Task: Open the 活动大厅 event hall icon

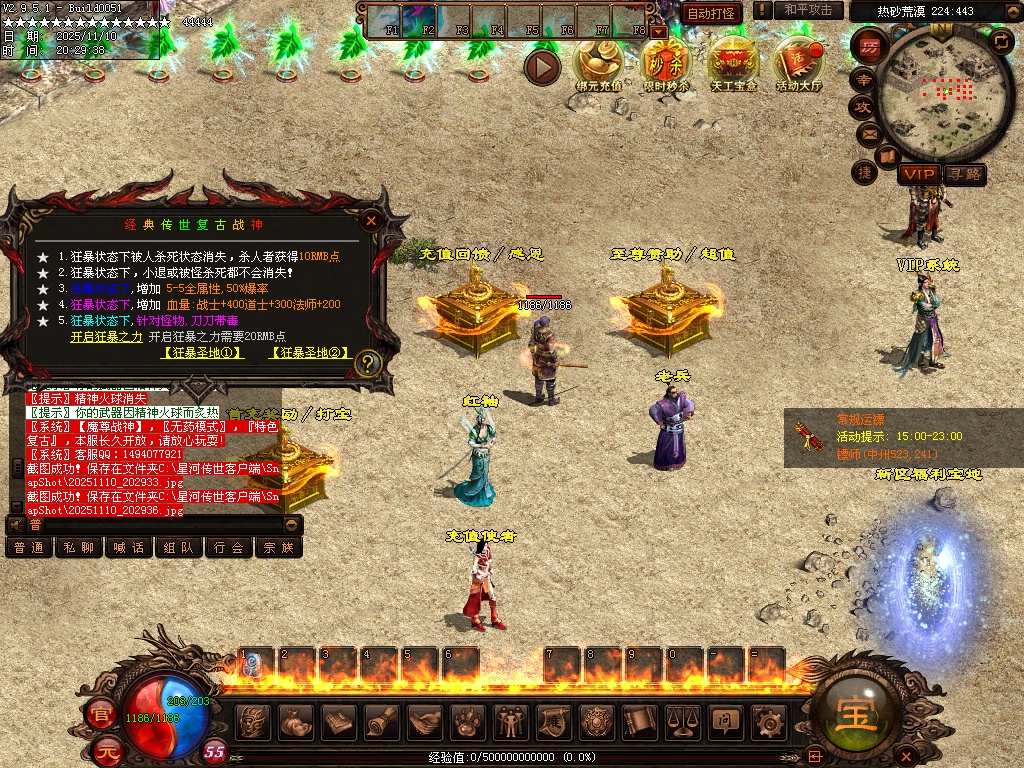Action: point(798,62)
